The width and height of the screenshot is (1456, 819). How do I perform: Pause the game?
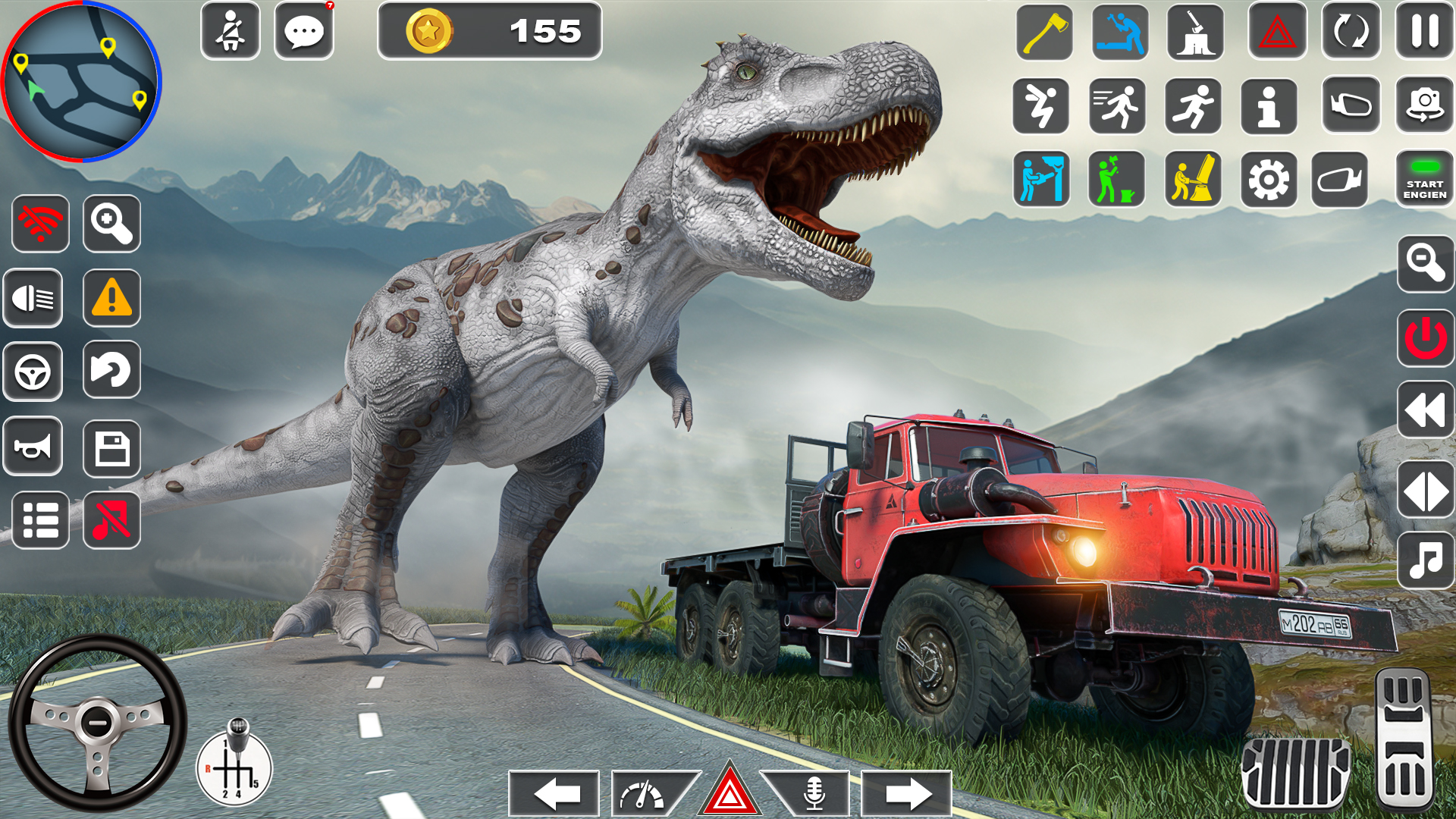[1426, 32]
